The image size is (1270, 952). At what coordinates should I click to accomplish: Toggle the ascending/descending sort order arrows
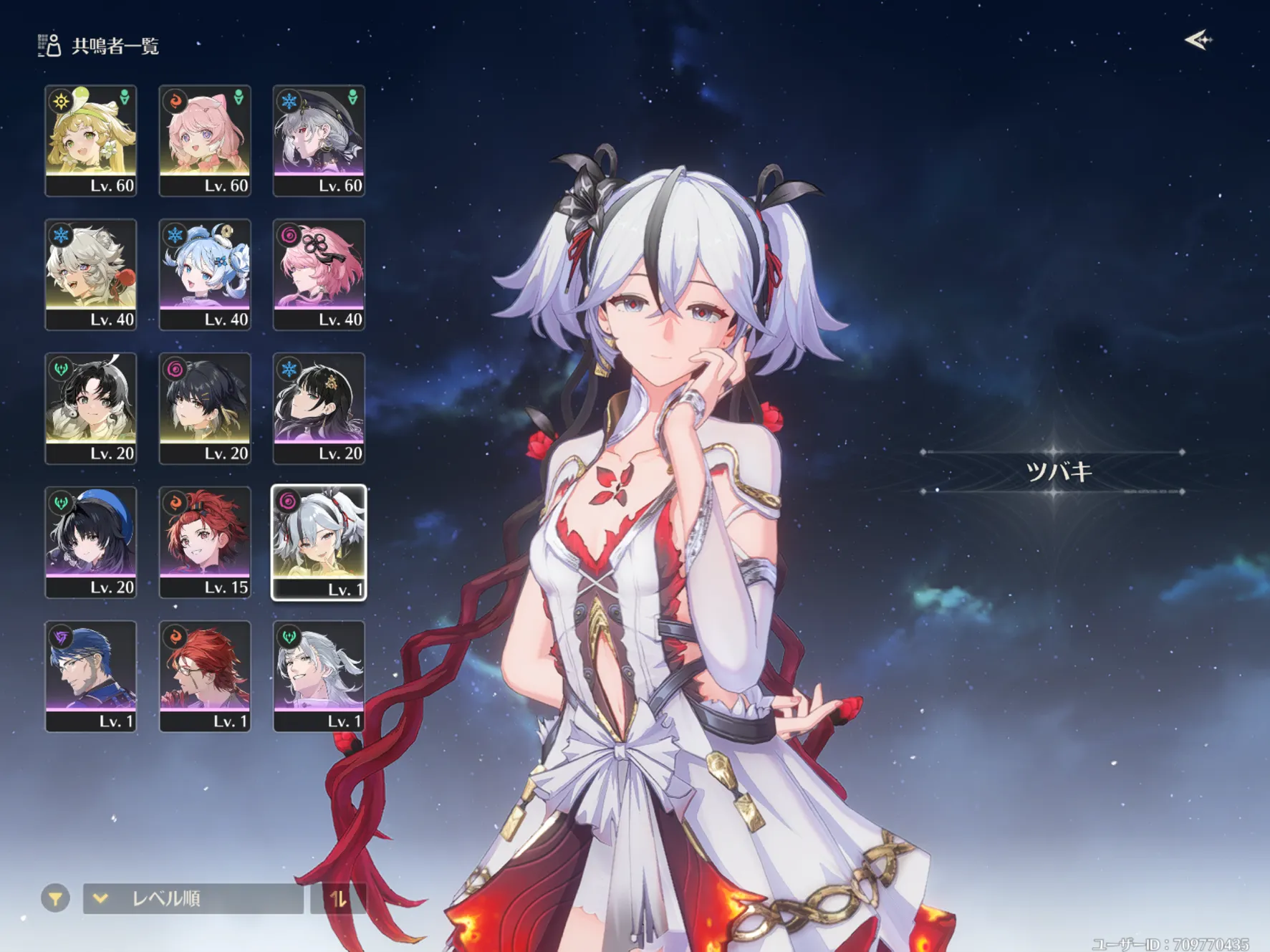tap(338, 898)
